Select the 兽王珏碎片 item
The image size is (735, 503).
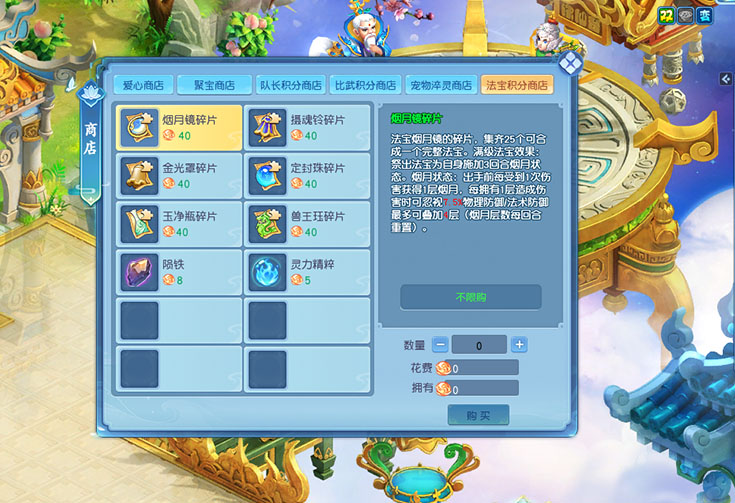(307, 224)
